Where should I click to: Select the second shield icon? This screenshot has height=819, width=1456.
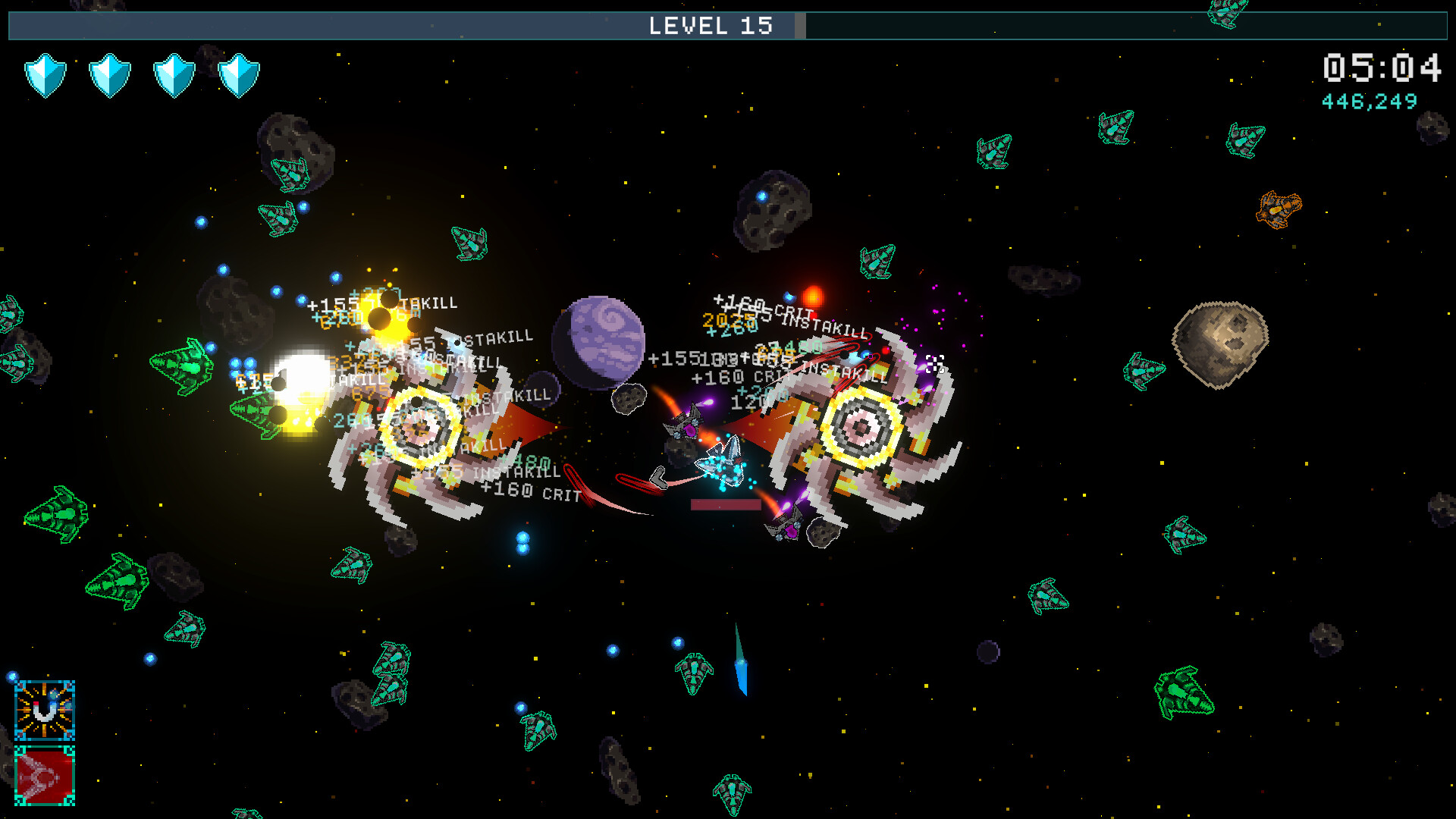coord(108,74)
